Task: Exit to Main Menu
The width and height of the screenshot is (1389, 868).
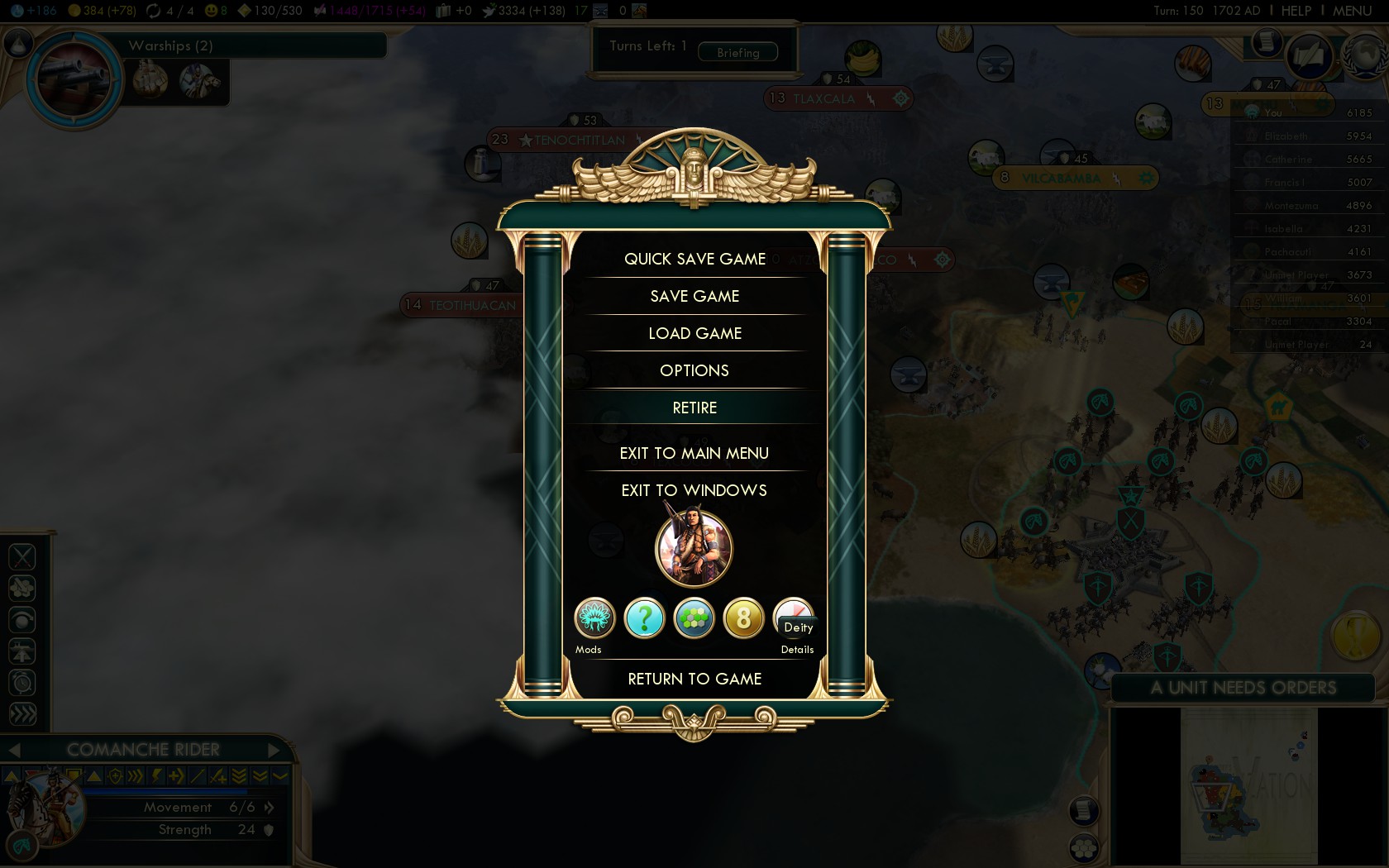Action: click(694, 454)
